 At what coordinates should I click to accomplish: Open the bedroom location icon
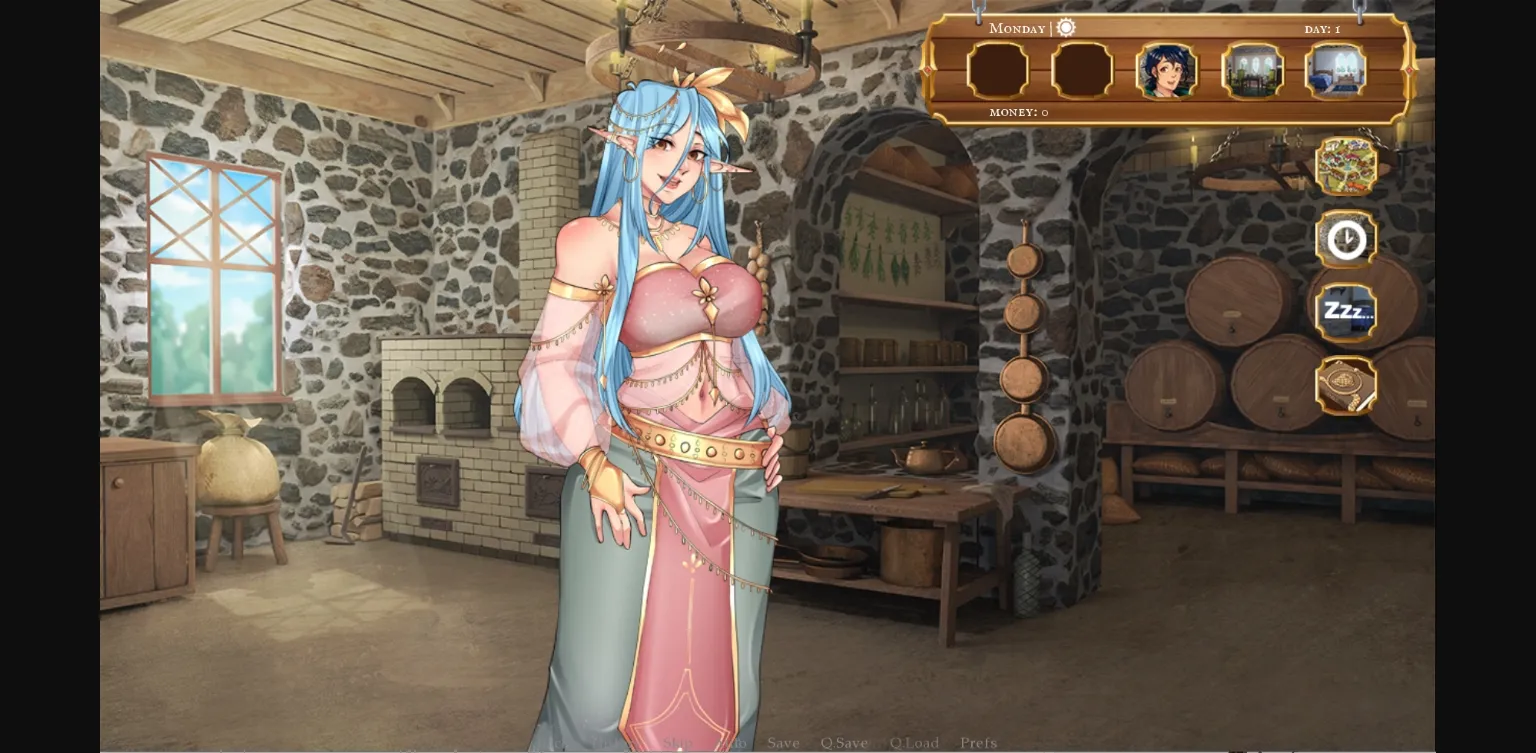click(x=1337, y=71)
